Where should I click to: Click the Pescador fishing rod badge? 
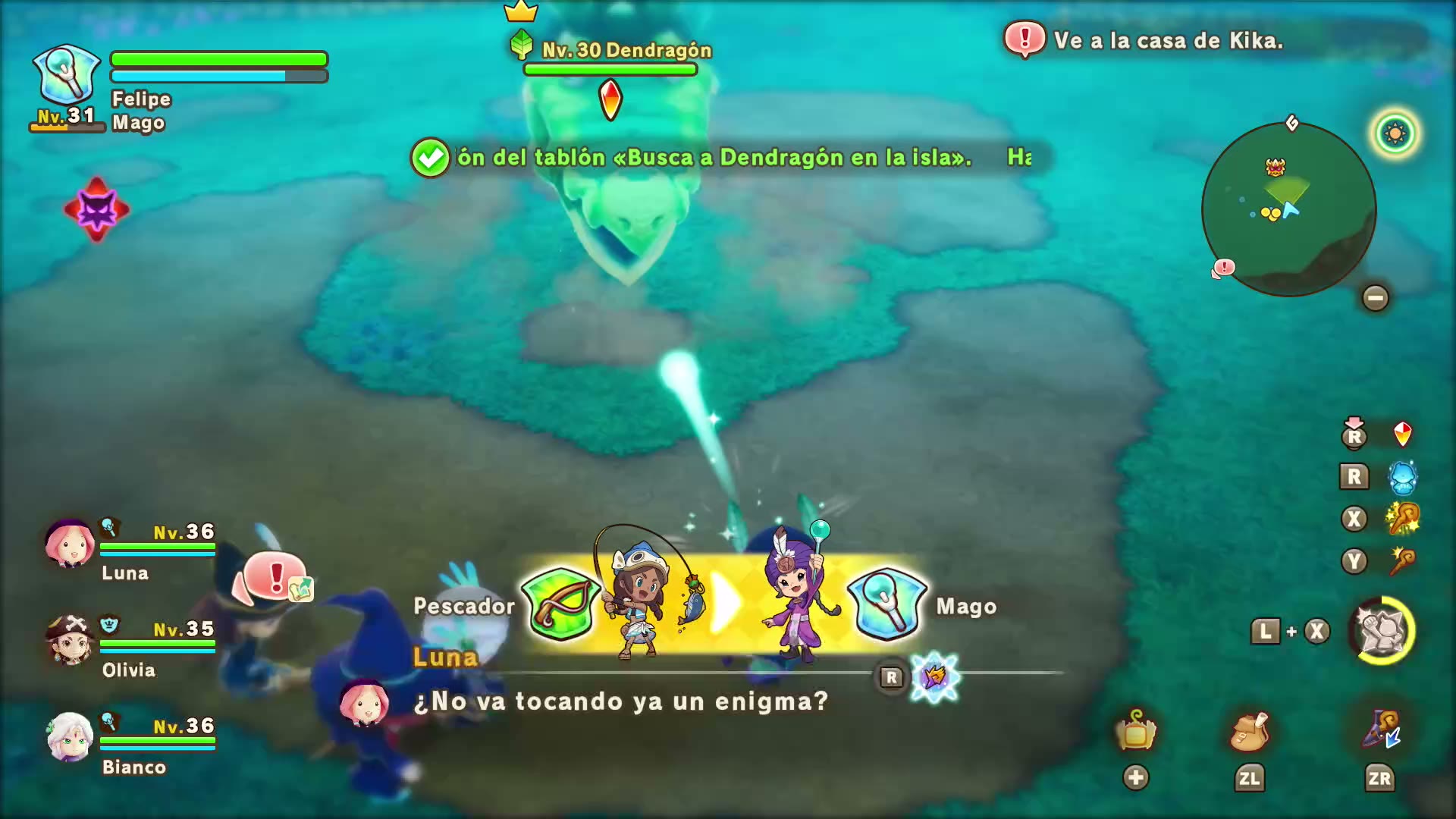561,604
